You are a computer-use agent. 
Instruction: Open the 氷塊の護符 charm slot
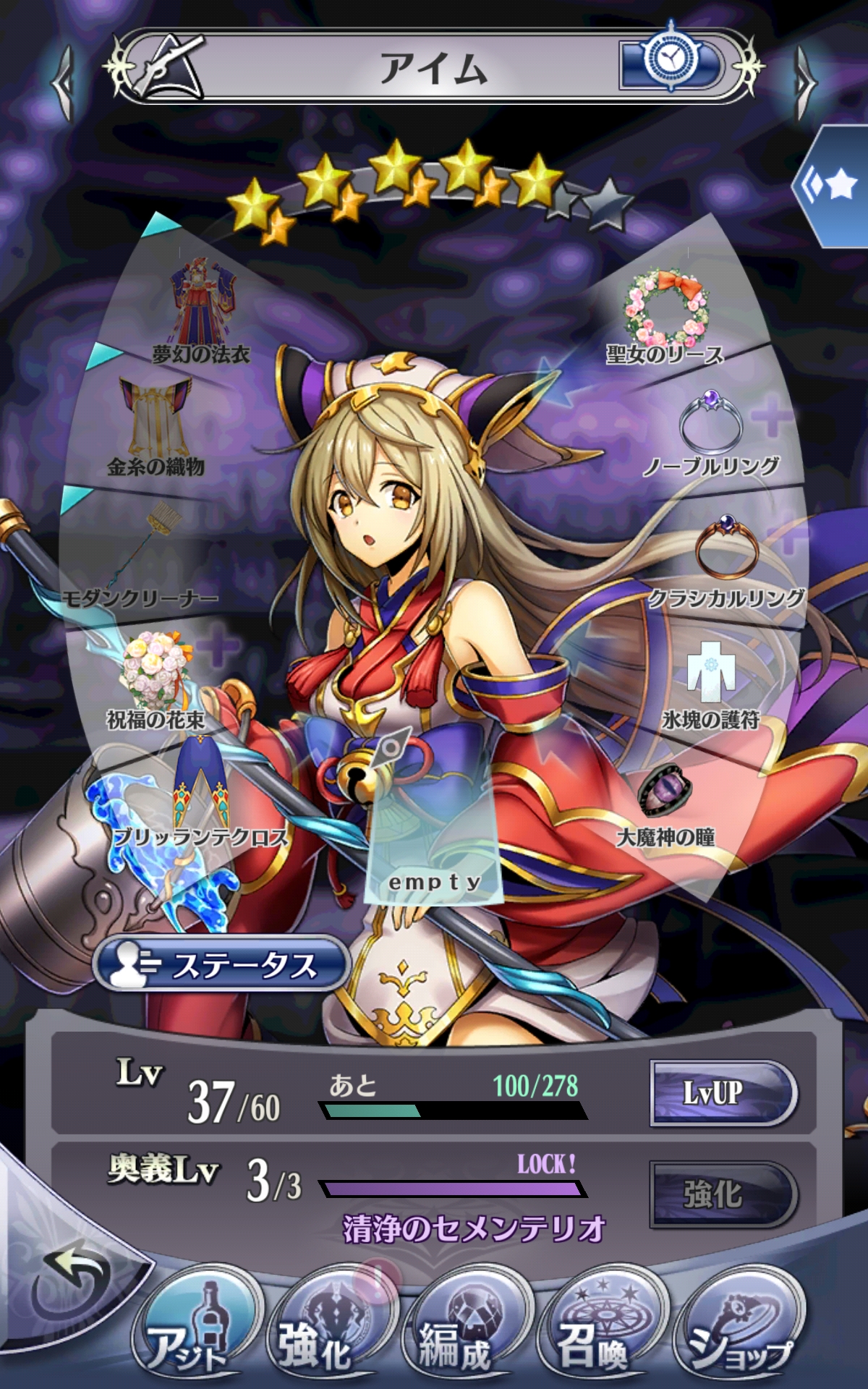tap(711, 684)
